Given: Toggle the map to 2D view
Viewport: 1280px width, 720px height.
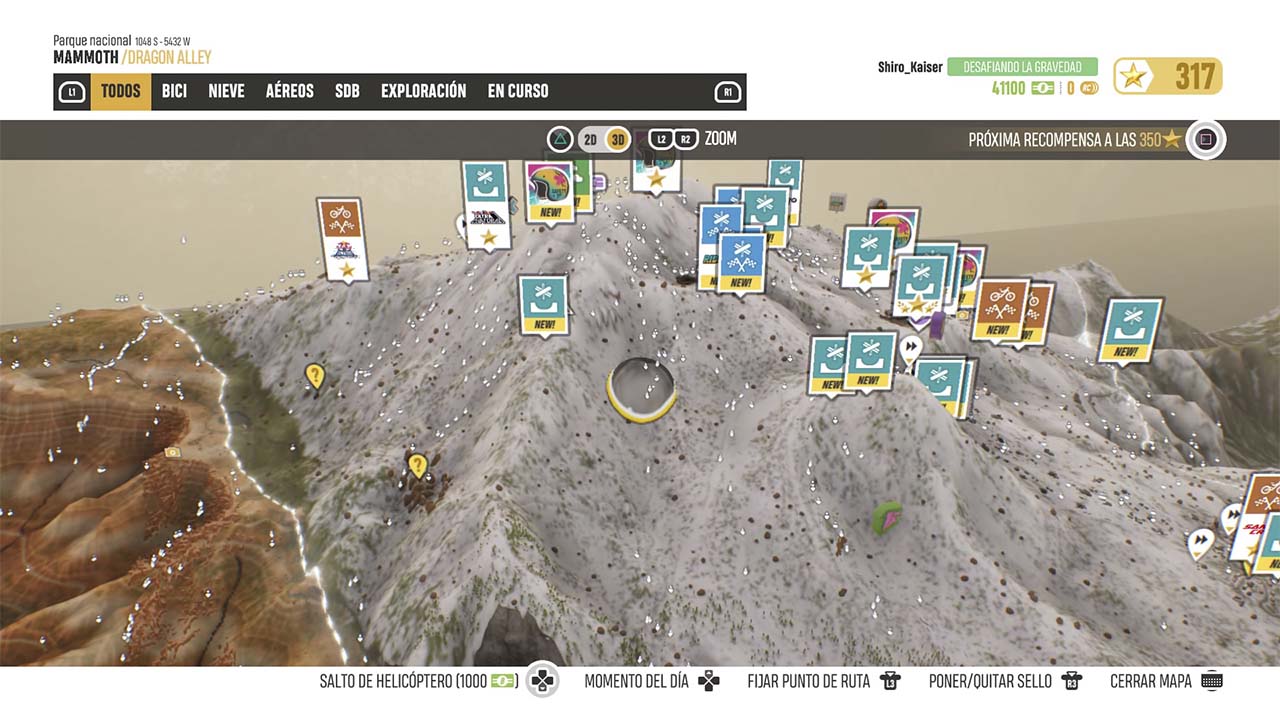Looking at the screenshot, I should tap(590, 139).
